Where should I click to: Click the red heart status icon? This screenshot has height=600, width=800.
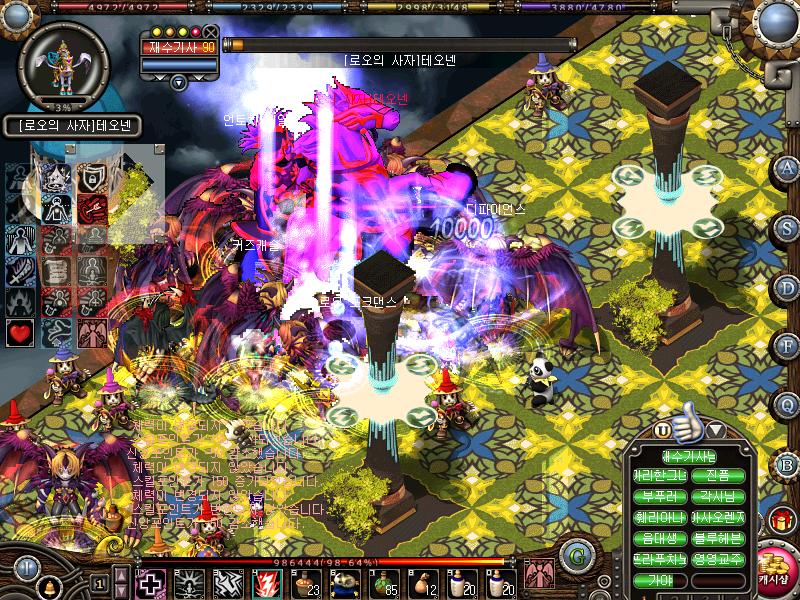19,331
